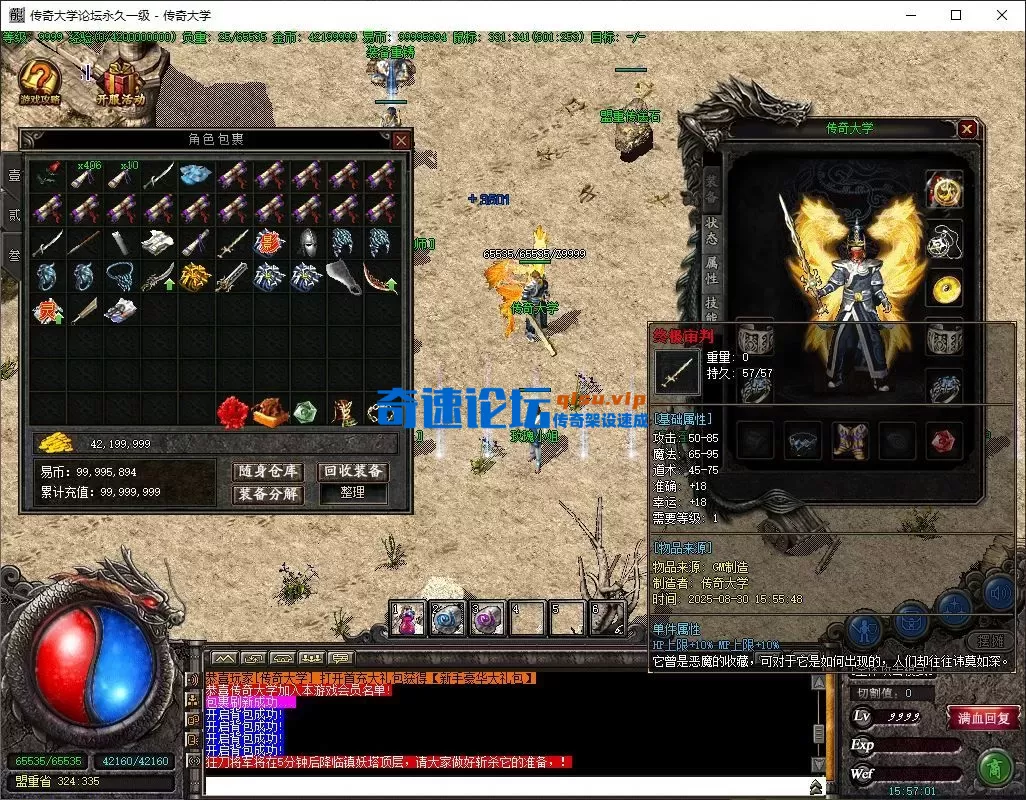The image size is (1026, 800).
Task: Open the 状态 status tab
Action: [711, 232]
